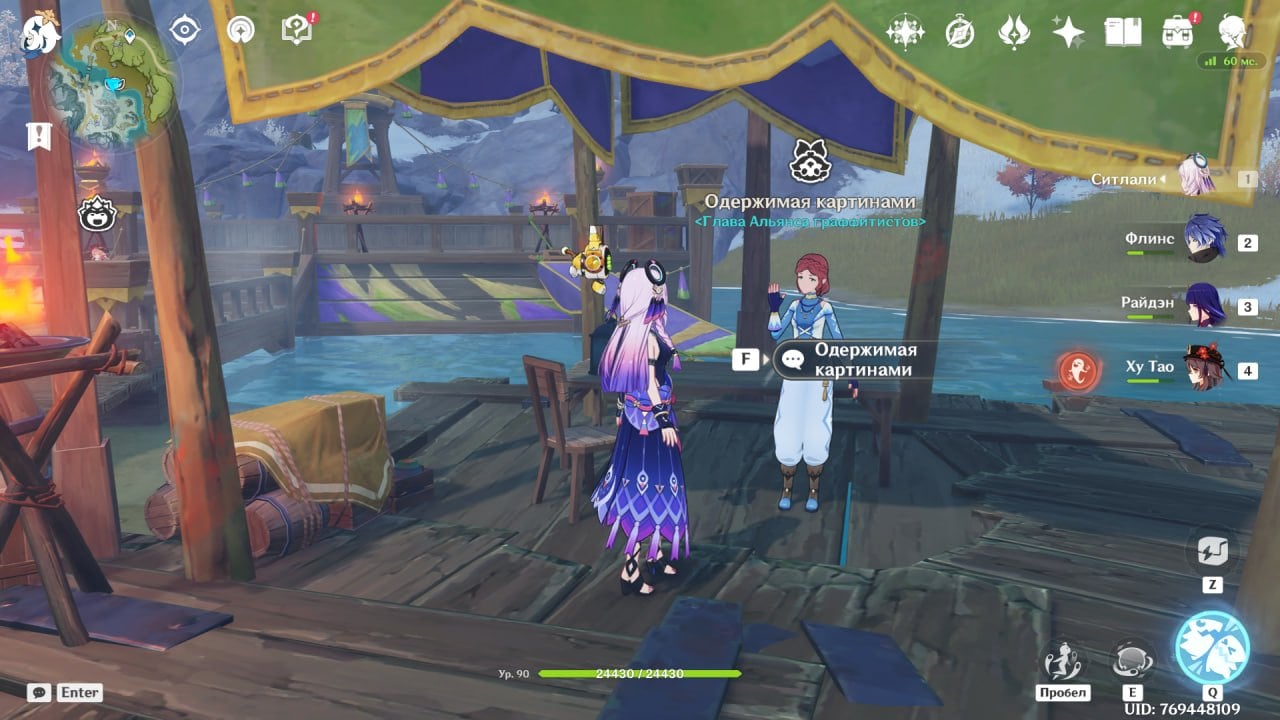Open the character head profile icon
The width and height of the screenshot is (1280, 720).
(x=1232, y=32)
